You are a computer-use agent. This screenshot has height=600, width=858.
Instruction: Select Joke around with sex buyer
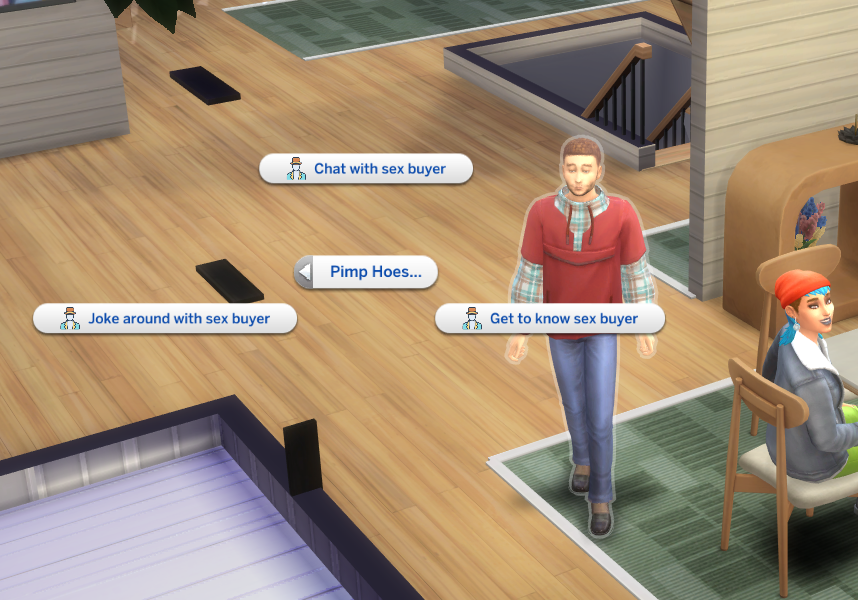point(165,319)
